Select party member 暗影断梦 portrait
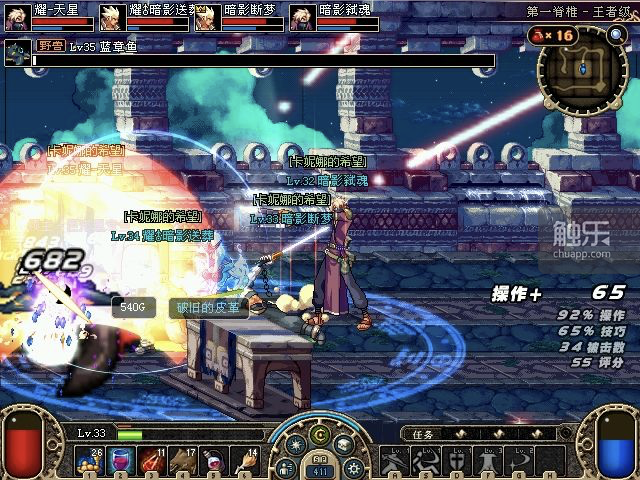The height and width of the screenshot is (480, 640). [x=207, y=18]
